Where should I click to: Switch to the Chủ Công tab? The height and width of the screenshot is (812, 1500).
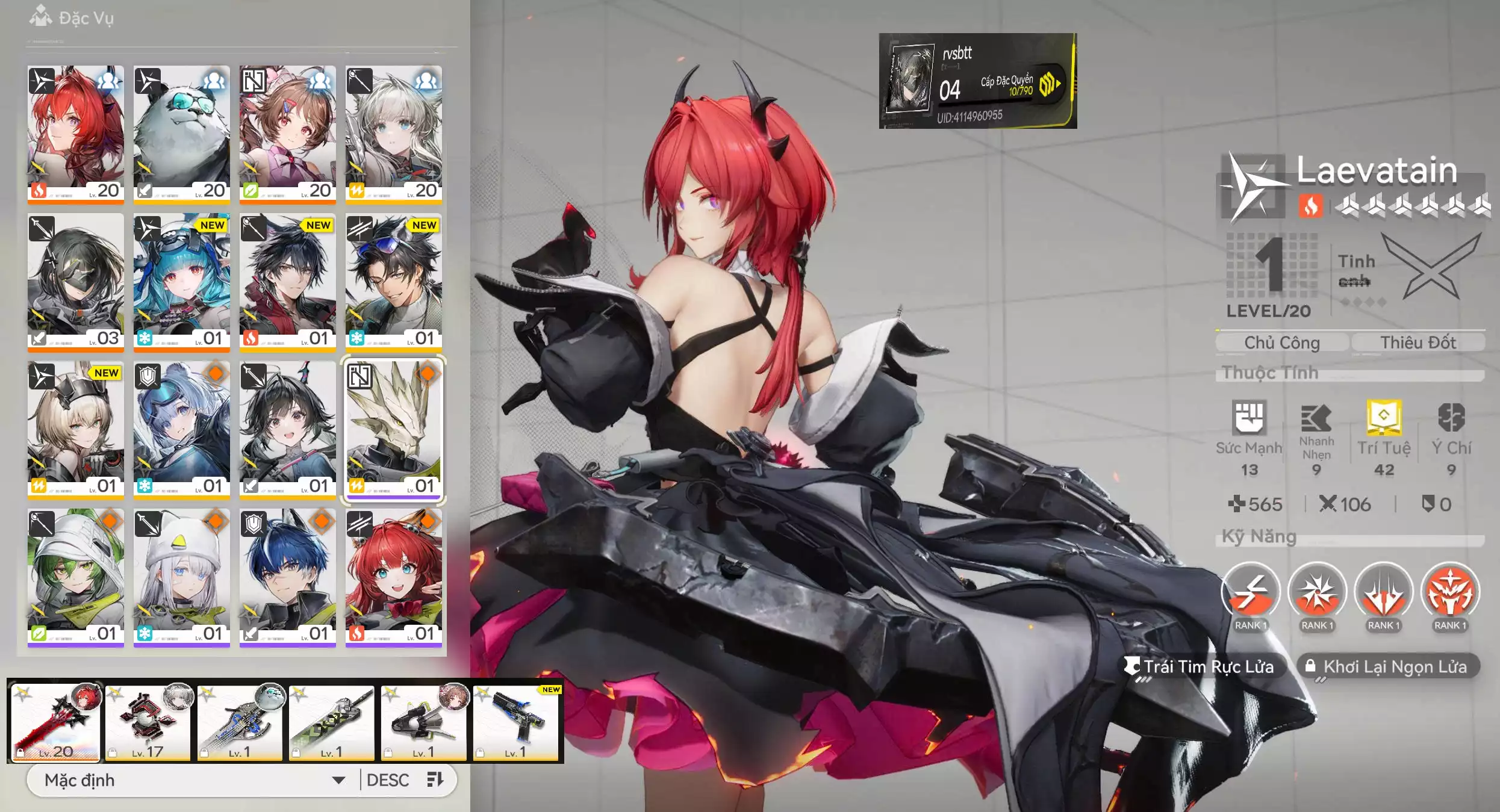[x=1280, y=342]
